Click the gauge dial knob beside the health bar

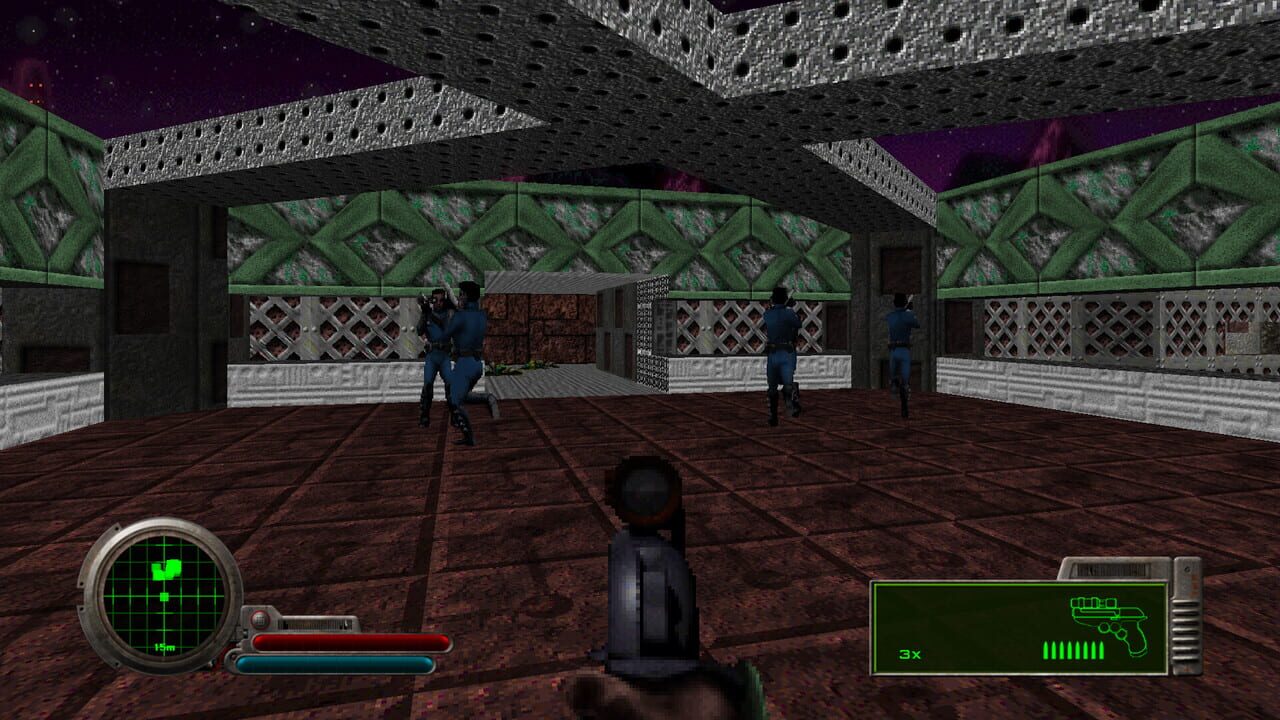(x=261, y=620)
